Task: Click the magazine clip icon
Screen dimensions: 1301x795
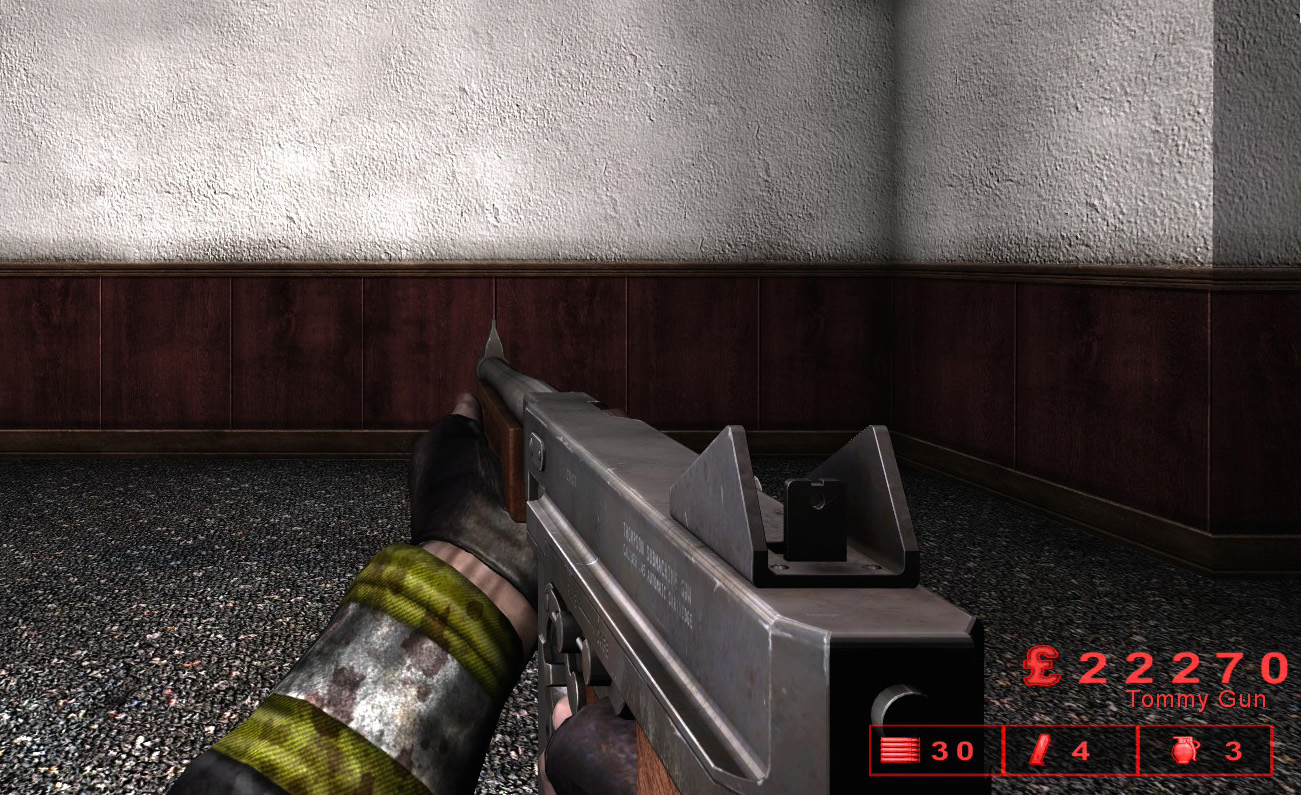Action: tap(1041, 751)
